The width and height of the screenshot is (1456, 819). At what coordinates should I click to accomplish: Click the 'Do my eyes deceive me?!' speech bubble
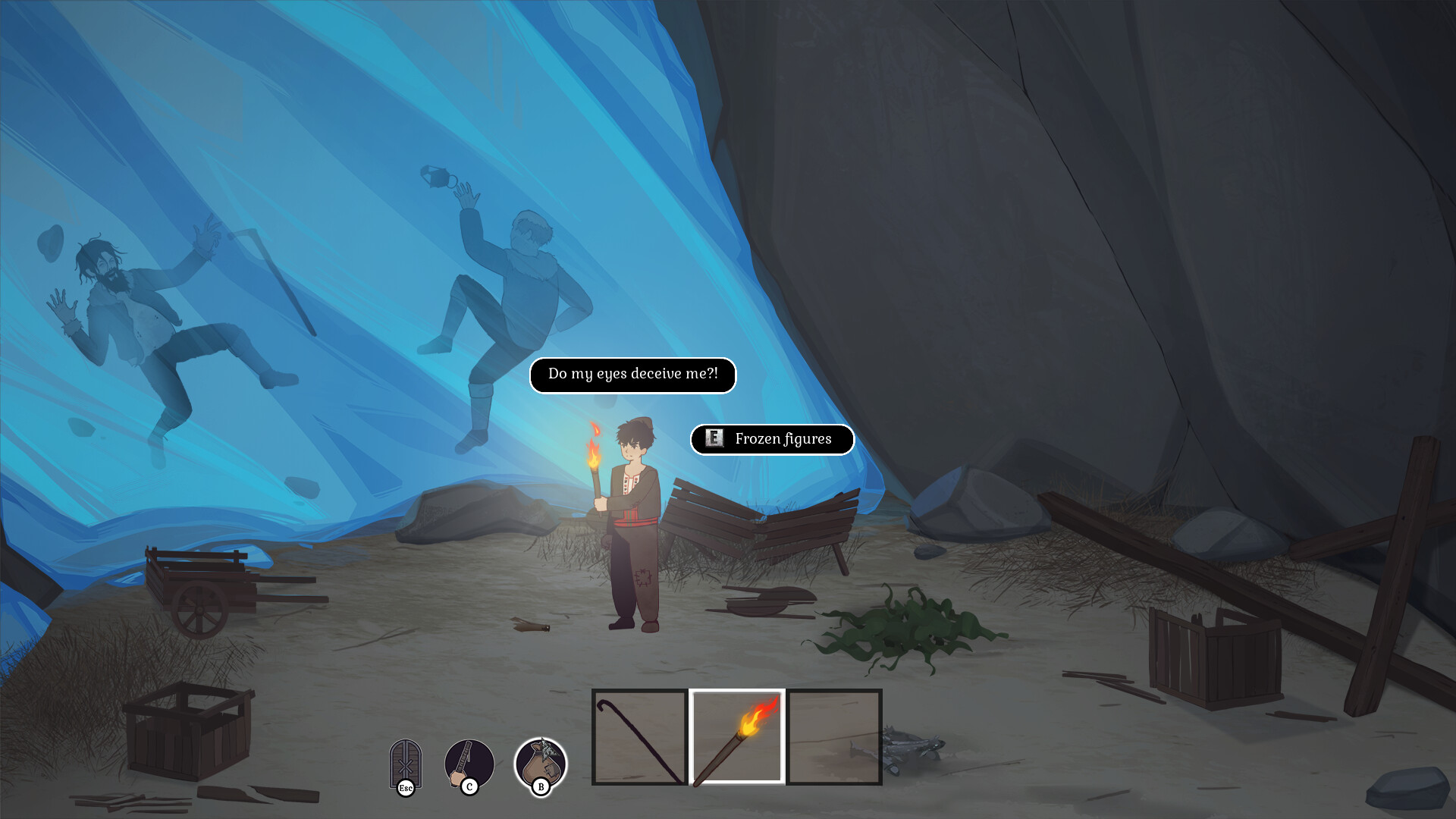click(x=632, y=375)
